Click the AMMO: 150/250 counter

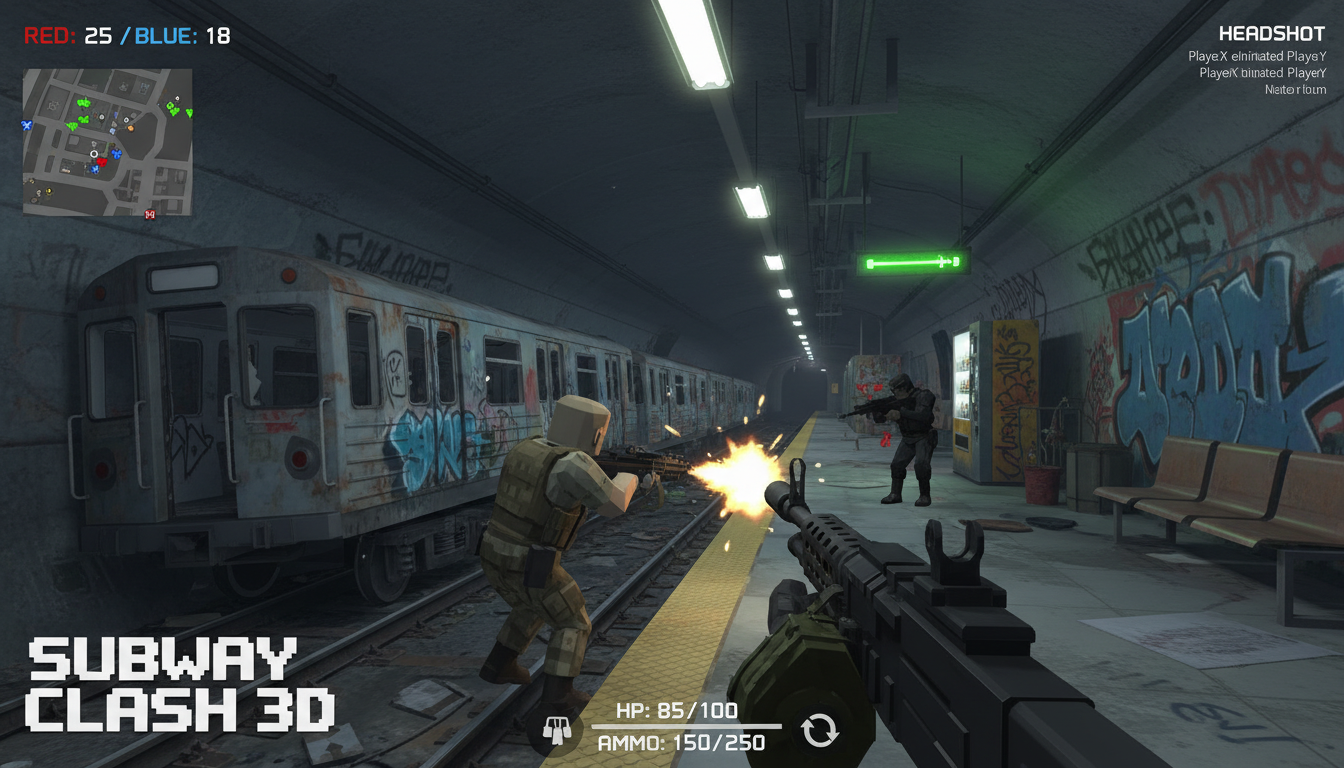[681, 742]
